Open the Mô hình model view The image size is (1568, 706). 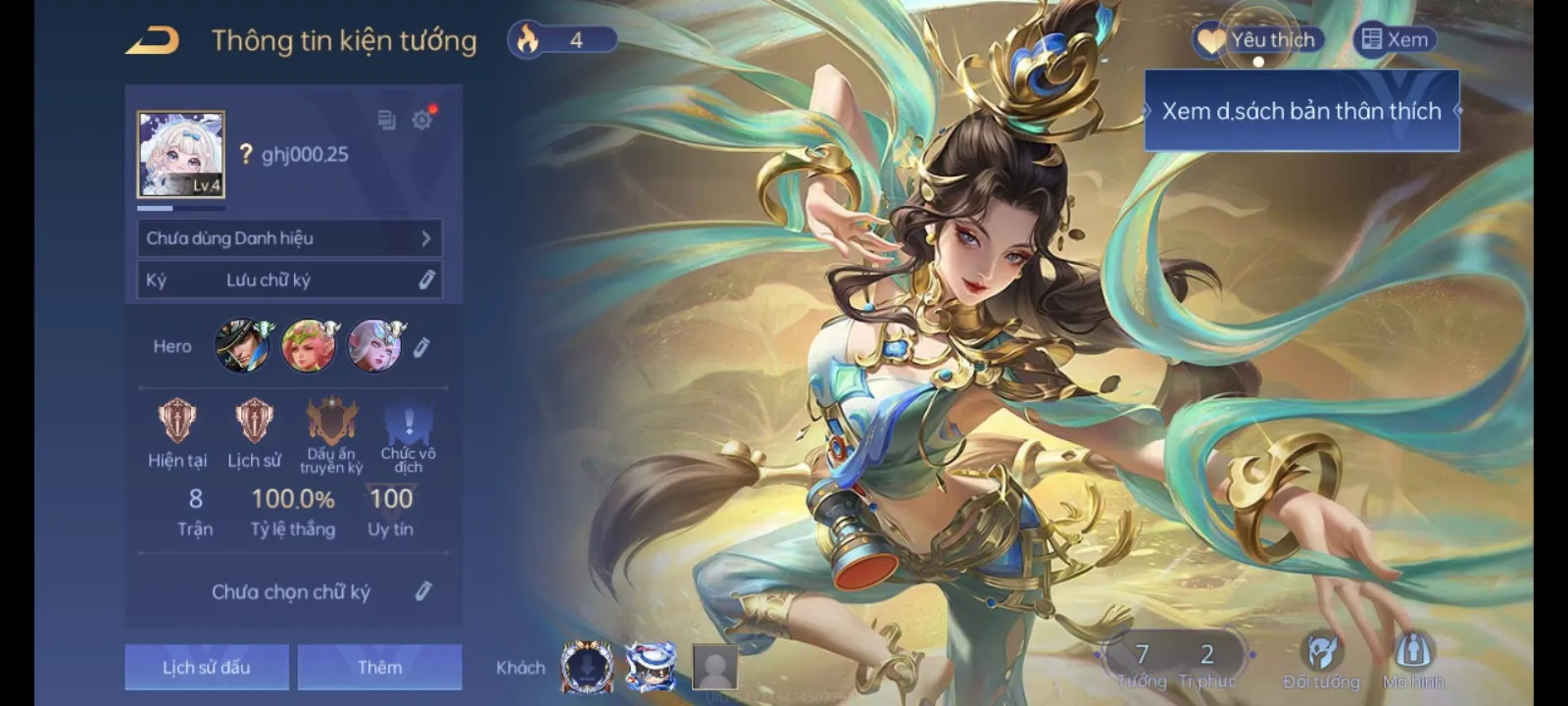(1412, 660)
